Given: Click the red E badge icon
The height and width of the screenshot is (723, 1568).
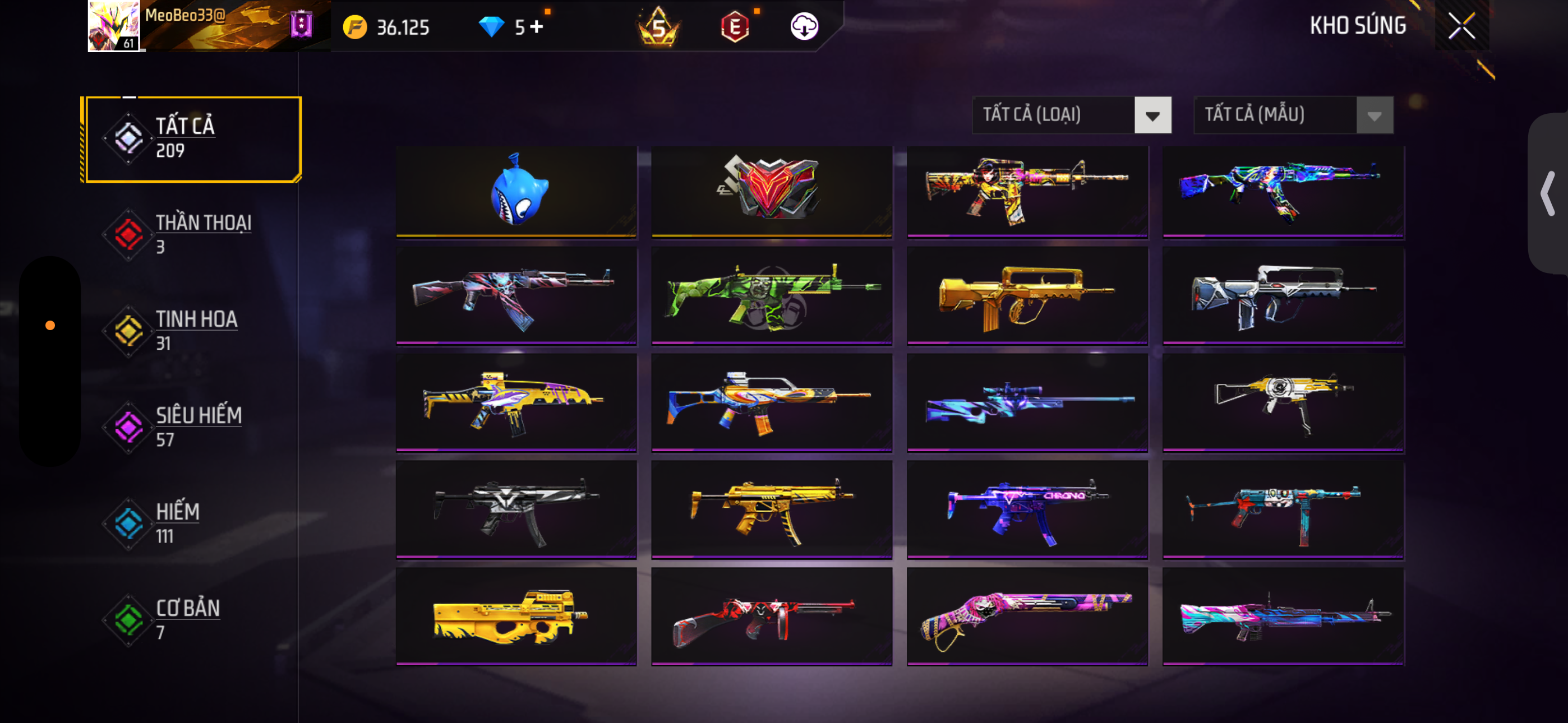Looking at the screenshot, I should click(734, 27).
